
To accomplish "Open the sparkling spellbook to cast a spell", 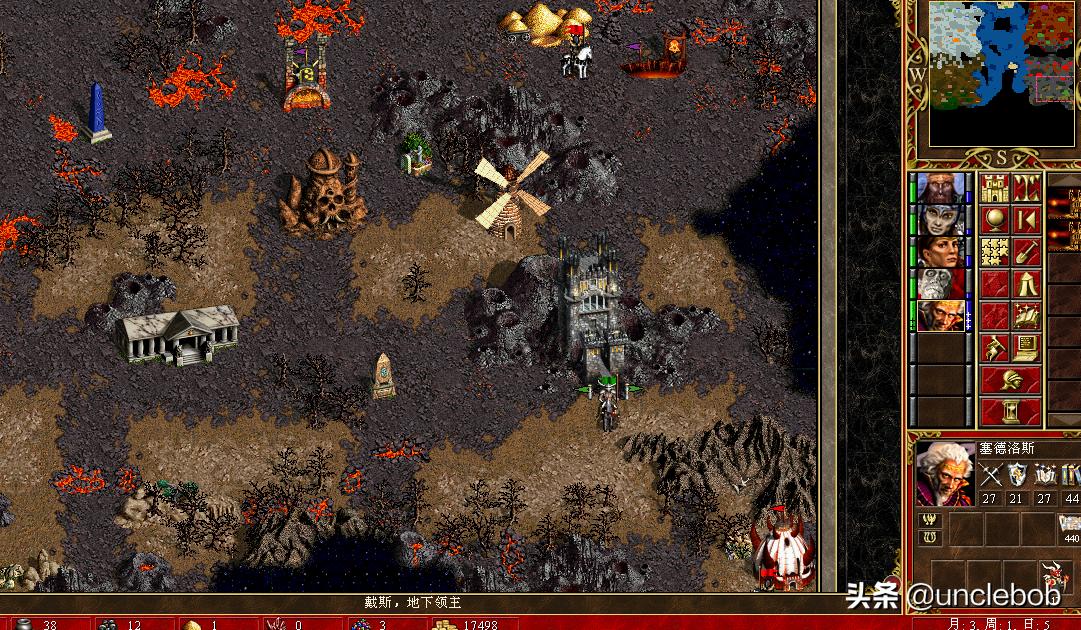I will [x=1027, y=316].
